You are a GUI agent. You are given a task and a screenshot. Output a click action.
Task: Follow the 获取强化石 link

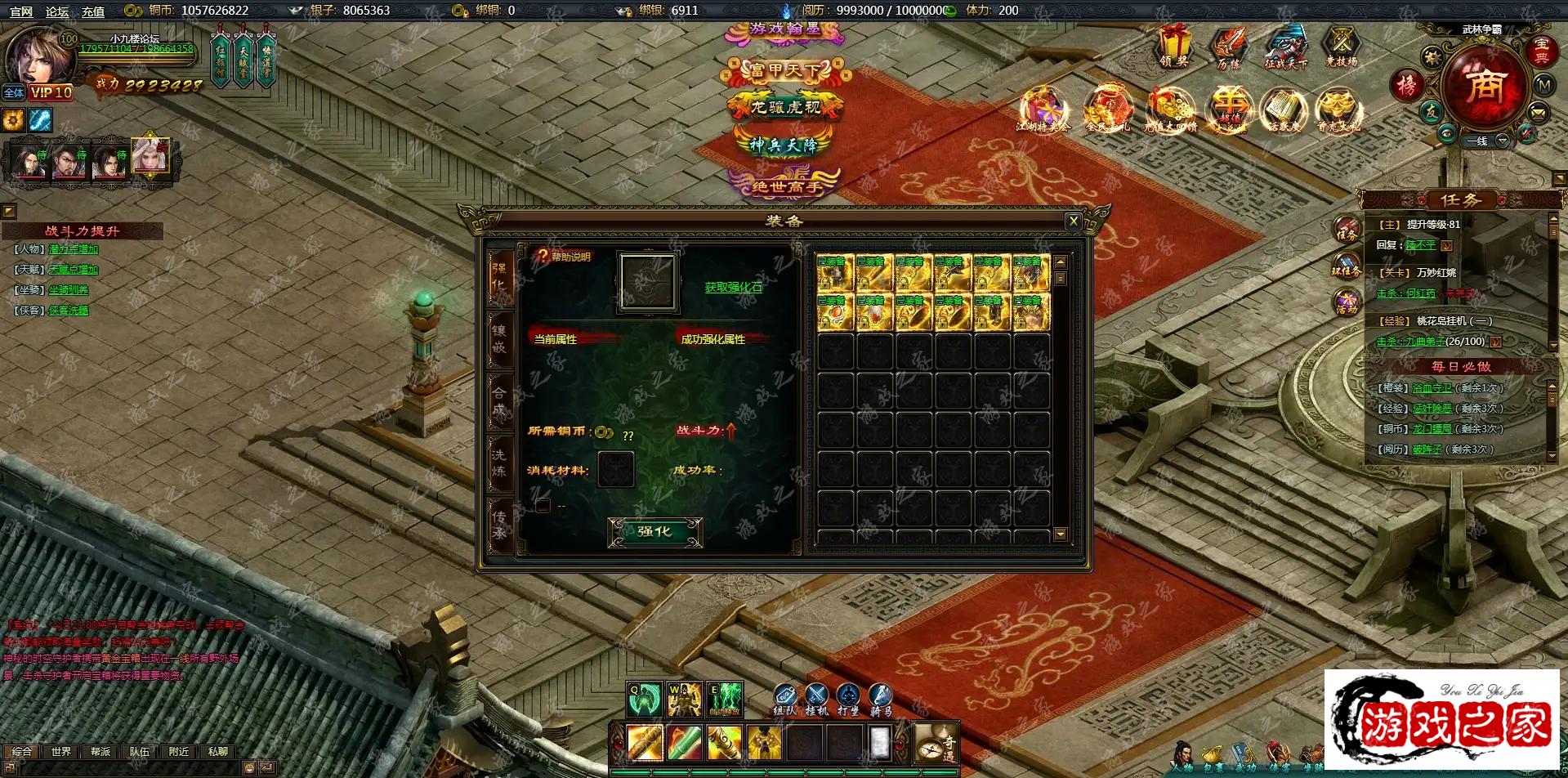(x=733, y=288)
